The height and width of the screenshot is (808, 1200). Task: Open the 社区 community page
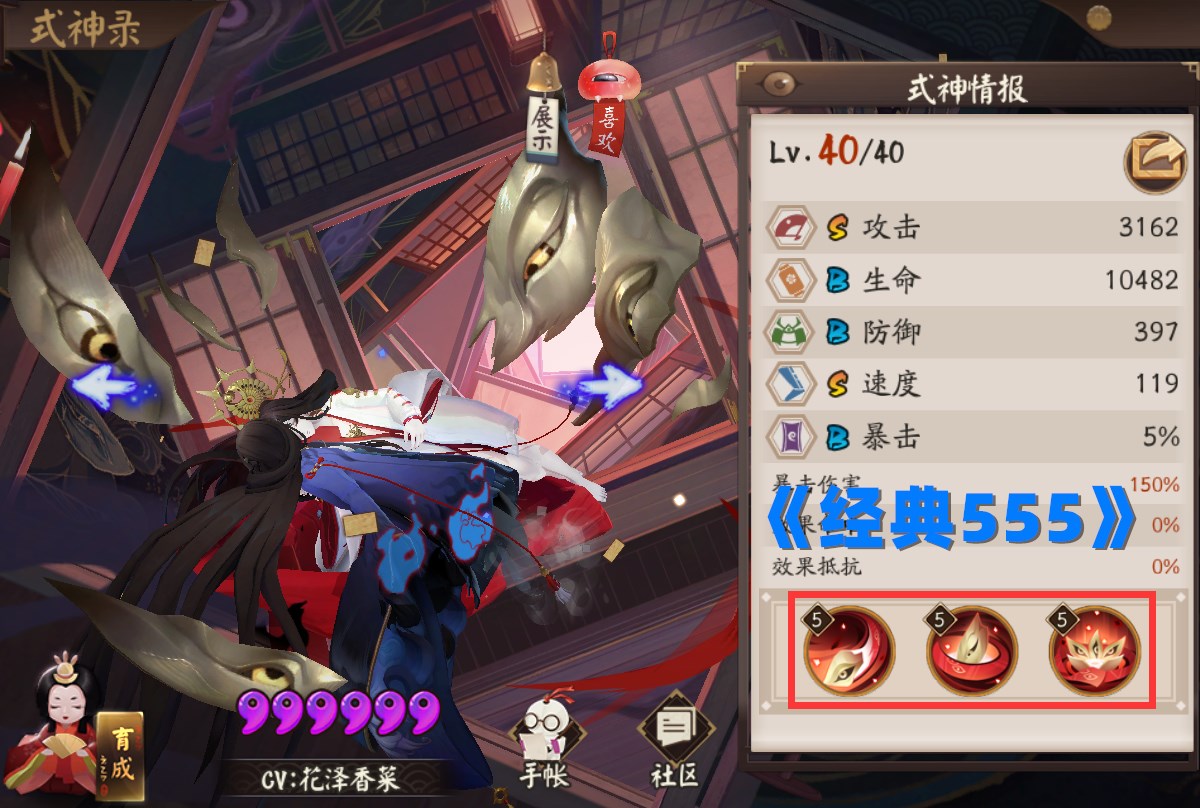pyautogui.click(x=671, y=745)
